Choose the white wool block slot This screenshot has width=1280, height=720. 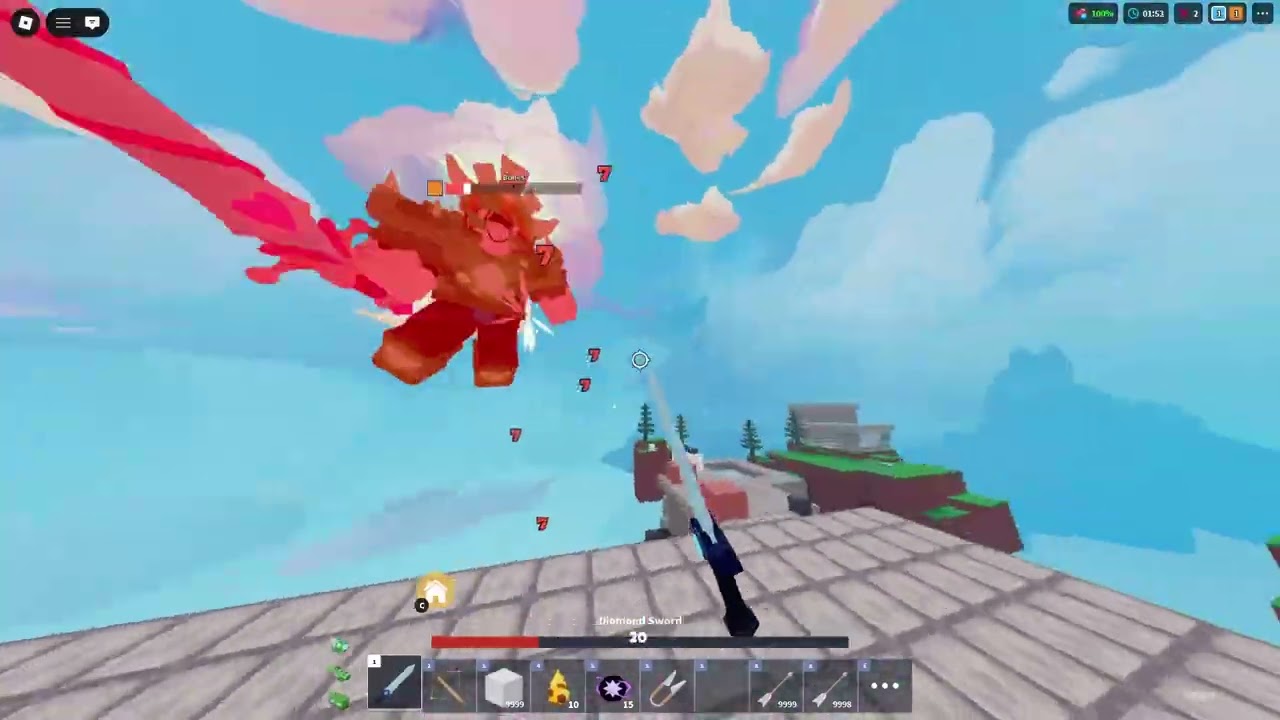click(x=503, y=685)
